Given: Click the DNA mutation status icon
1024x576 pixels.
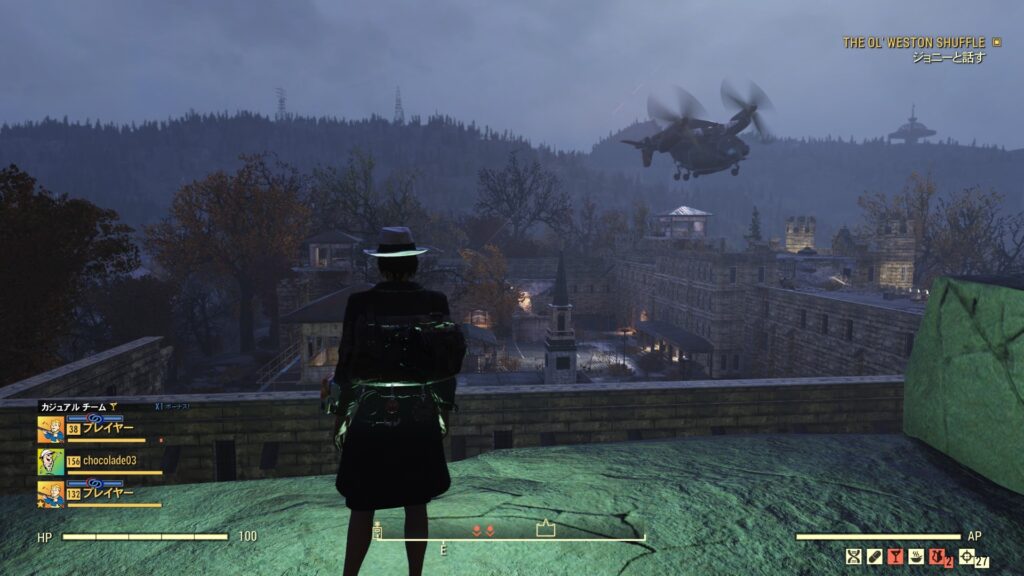Looking at the screenshot, I should [x=854, y=557].
